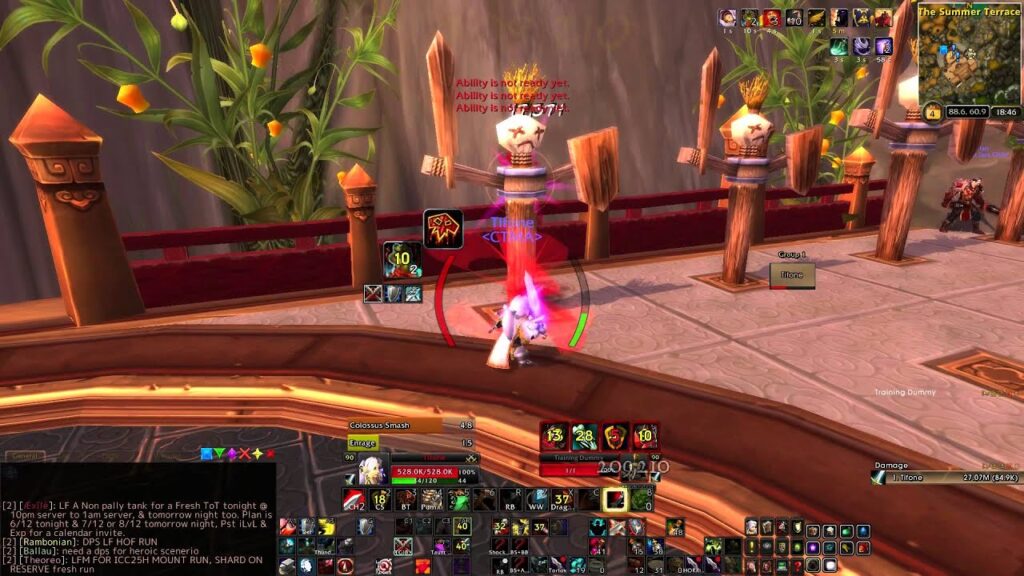Click the Titone group frame
Viewport: 1024px width, 576px height.
coord(792,275)
